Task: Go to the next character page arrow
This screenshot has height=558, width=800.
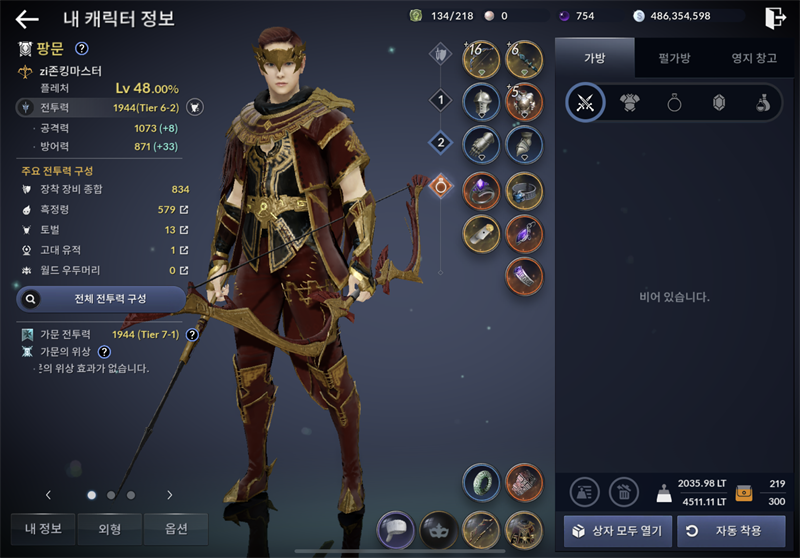Action: point(170,494)
